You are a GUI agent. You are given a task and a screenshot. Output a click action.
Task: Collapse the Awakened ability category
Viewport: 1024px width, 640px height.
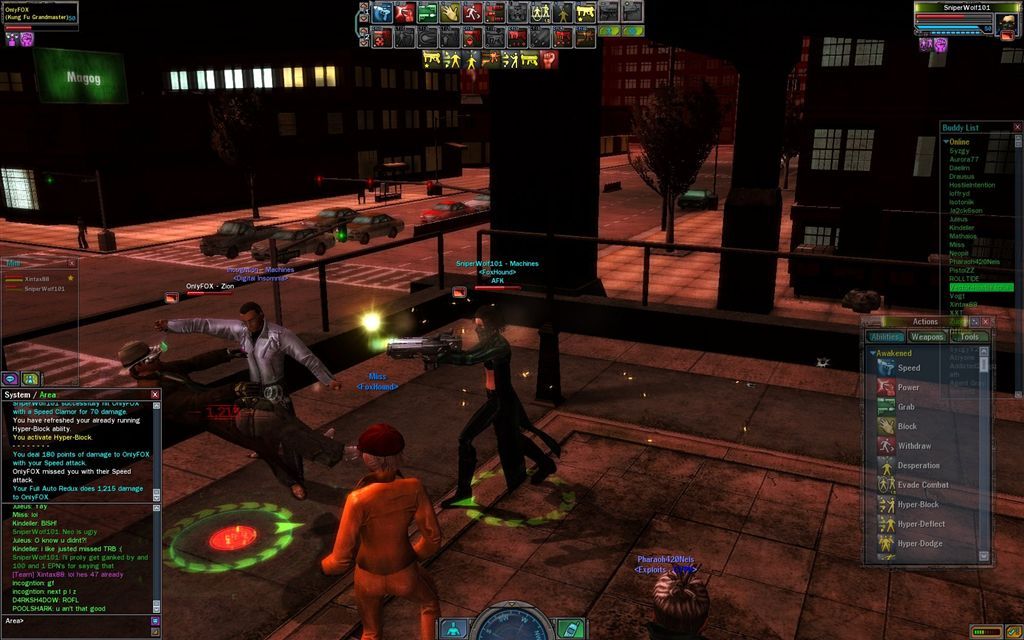873,353
